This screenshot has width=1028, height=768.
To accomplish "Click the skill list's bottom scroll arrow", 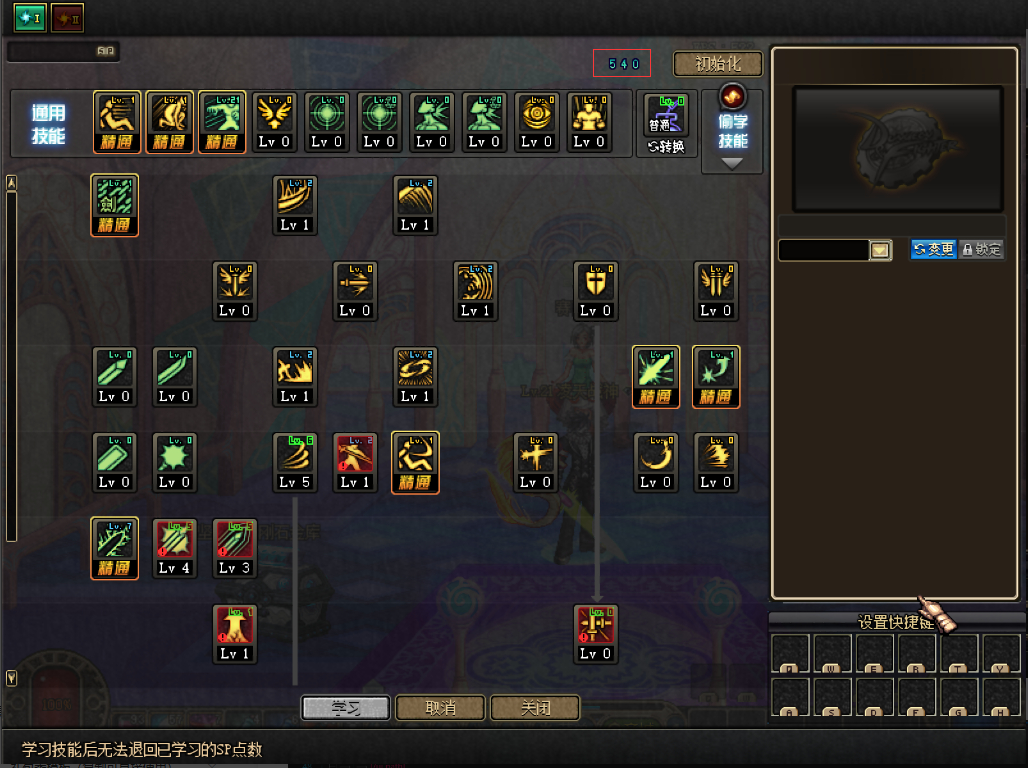I will [12, 679].
